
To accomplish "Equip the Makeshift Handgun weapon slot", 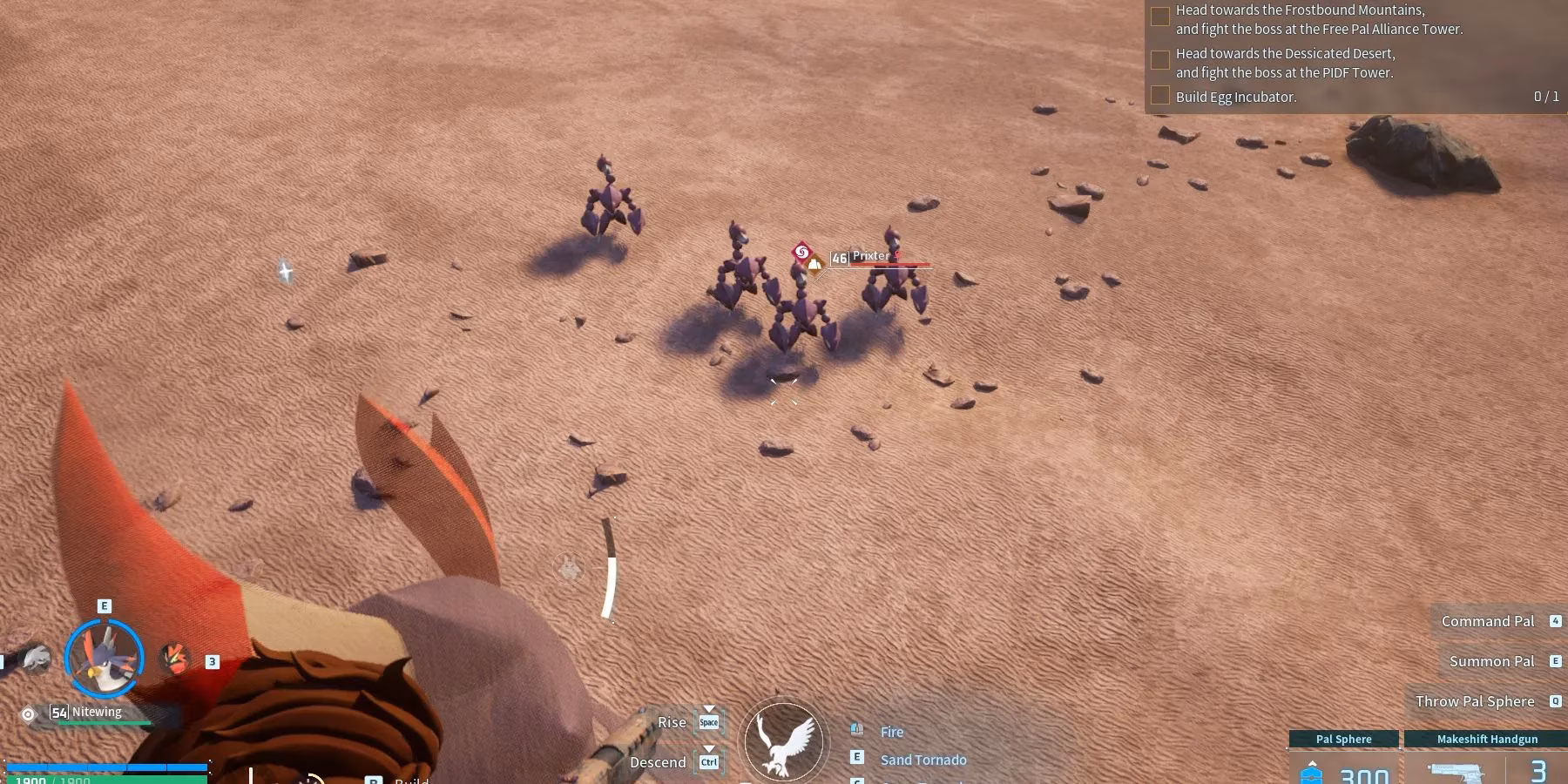I will coord(1486,758).
